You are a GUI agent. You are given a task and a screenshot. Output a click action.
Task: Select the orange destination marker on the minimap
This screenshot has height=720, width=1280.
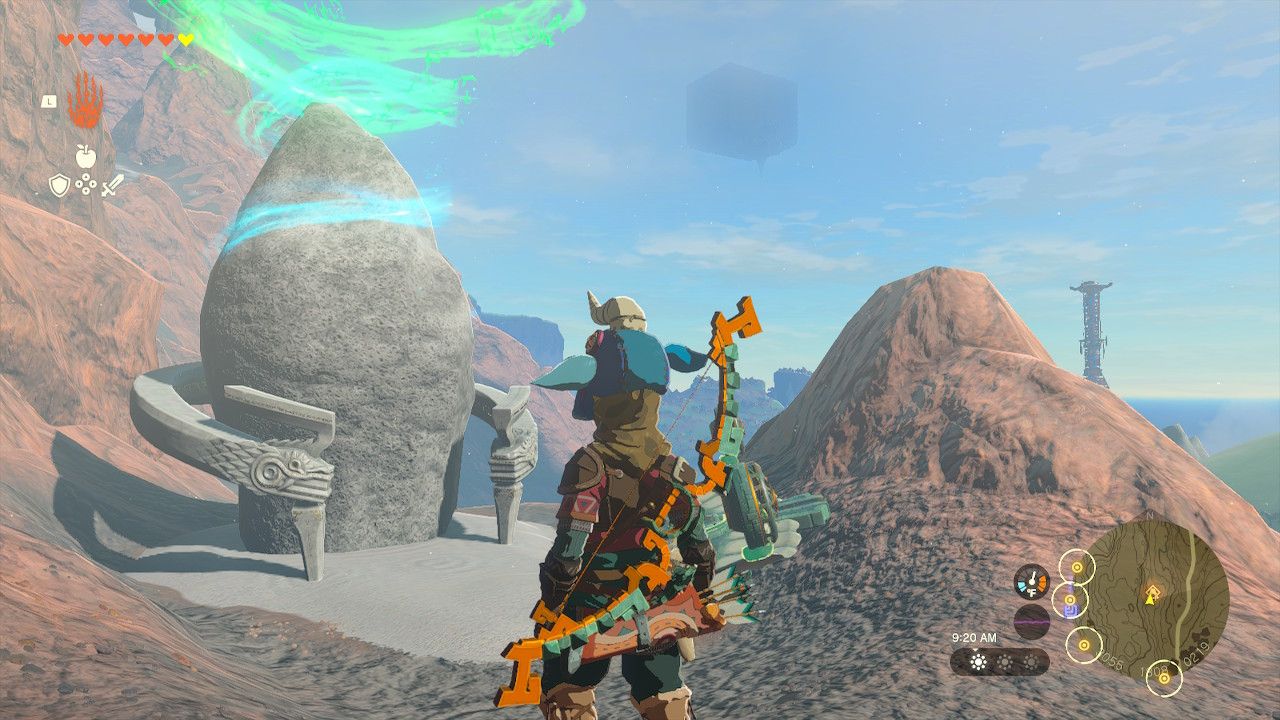tap(1153, 590)
